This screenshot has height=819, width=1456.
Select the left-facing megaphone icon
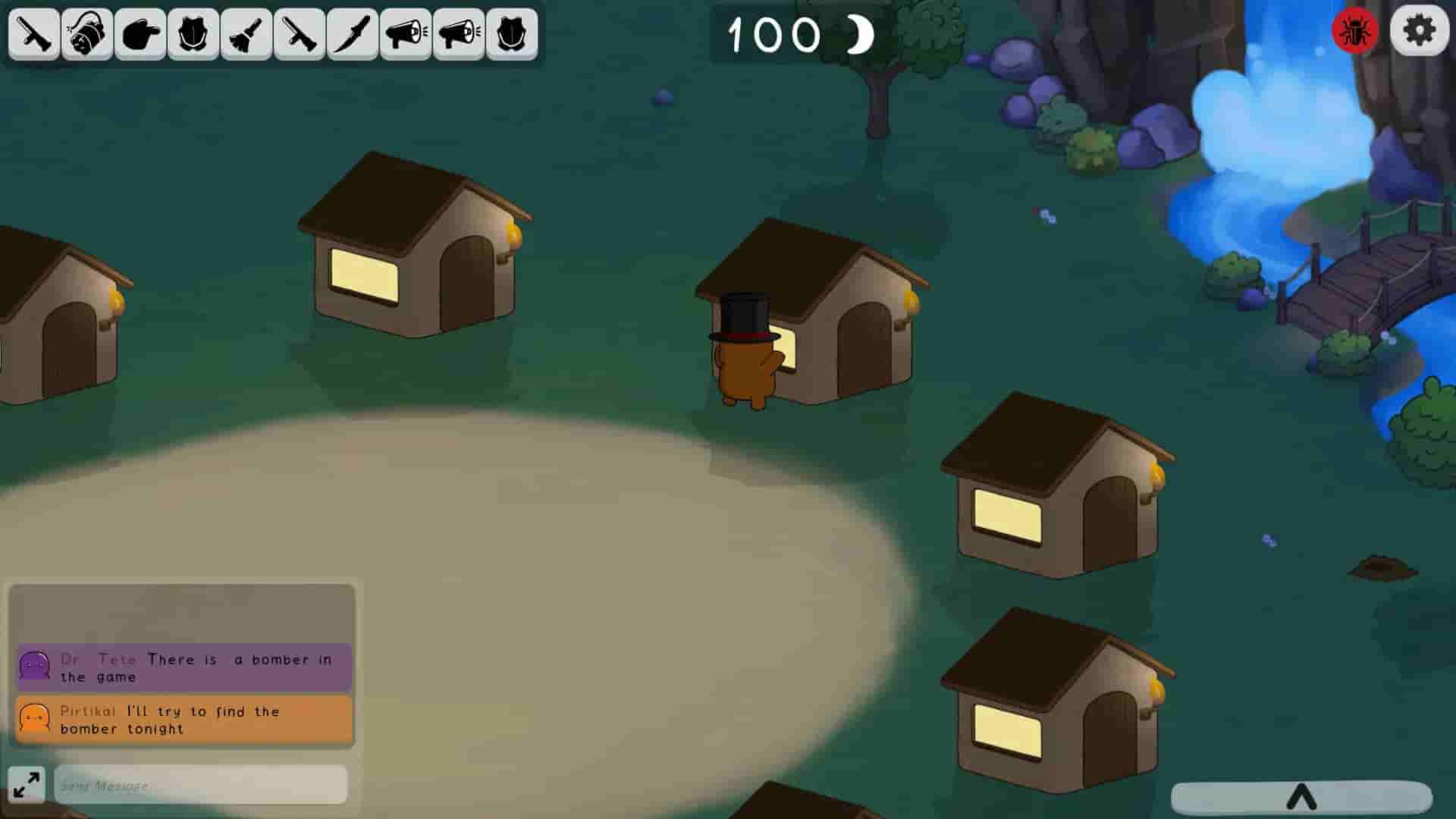pyautogui.click(x=406, y=33)
